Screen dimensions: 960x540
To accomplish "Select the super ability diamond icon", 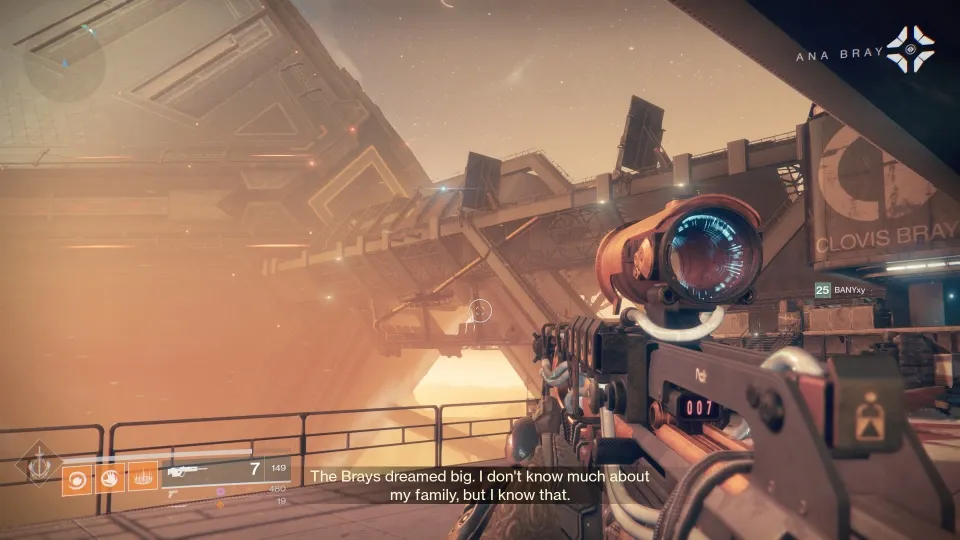I will (37, 466).
